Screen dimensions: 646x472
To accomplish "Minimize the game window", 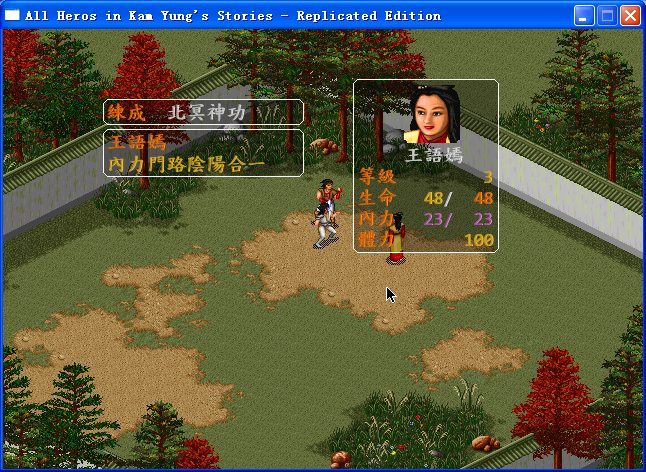I will (585, 15).
